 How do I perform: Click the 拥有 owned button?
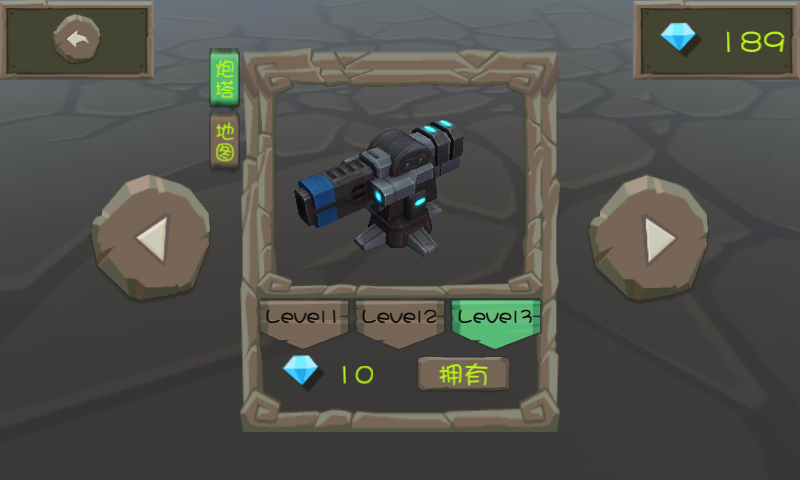463,375
